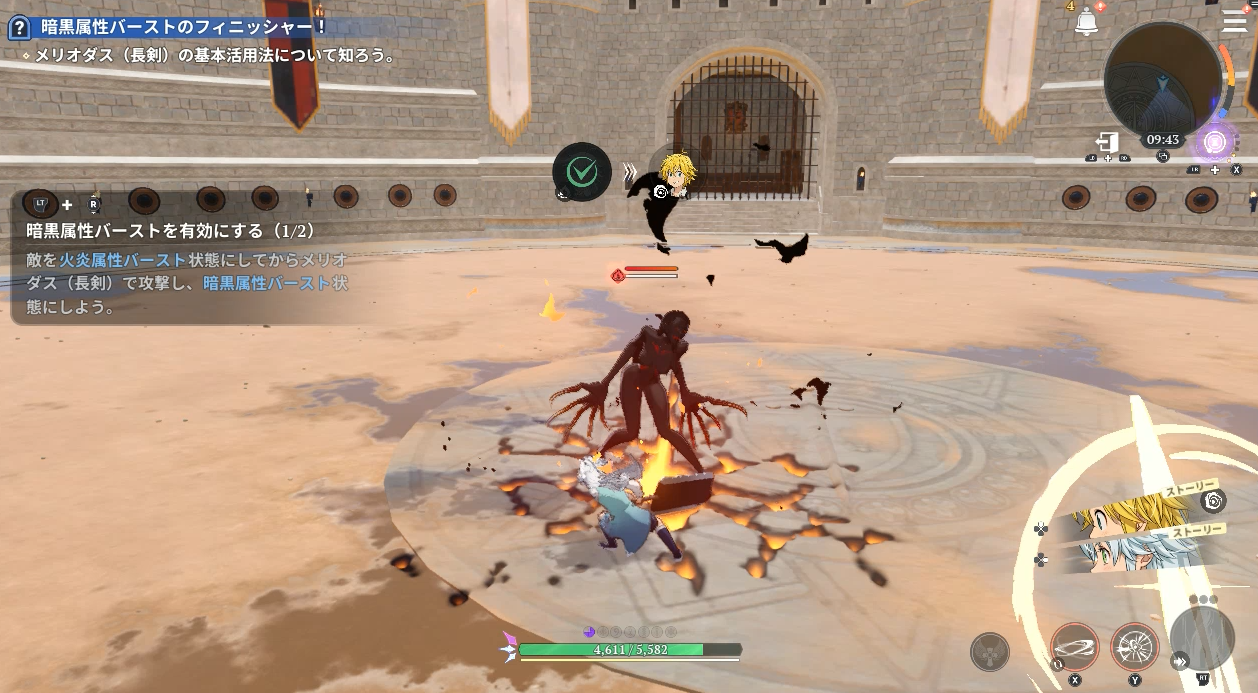Click the green checkmark circle icon

[582, 172]
